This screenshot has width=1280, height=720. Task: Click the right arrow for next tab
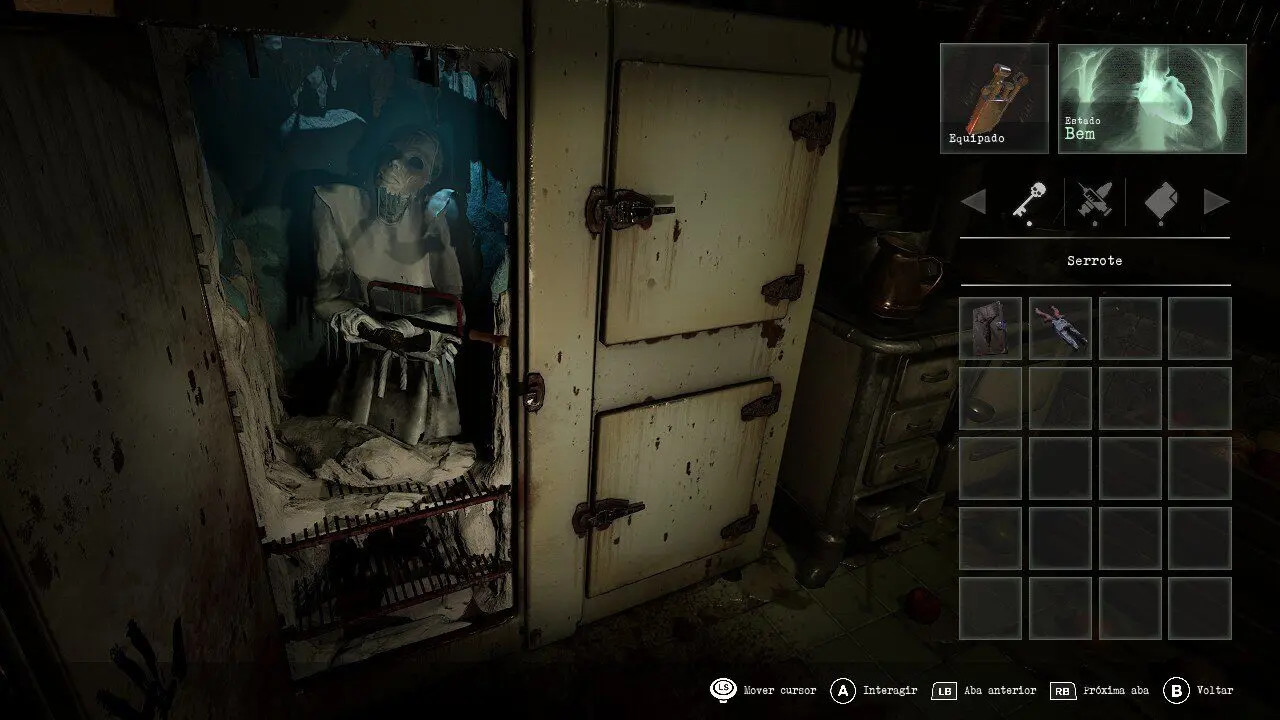tap(1216, 202)
